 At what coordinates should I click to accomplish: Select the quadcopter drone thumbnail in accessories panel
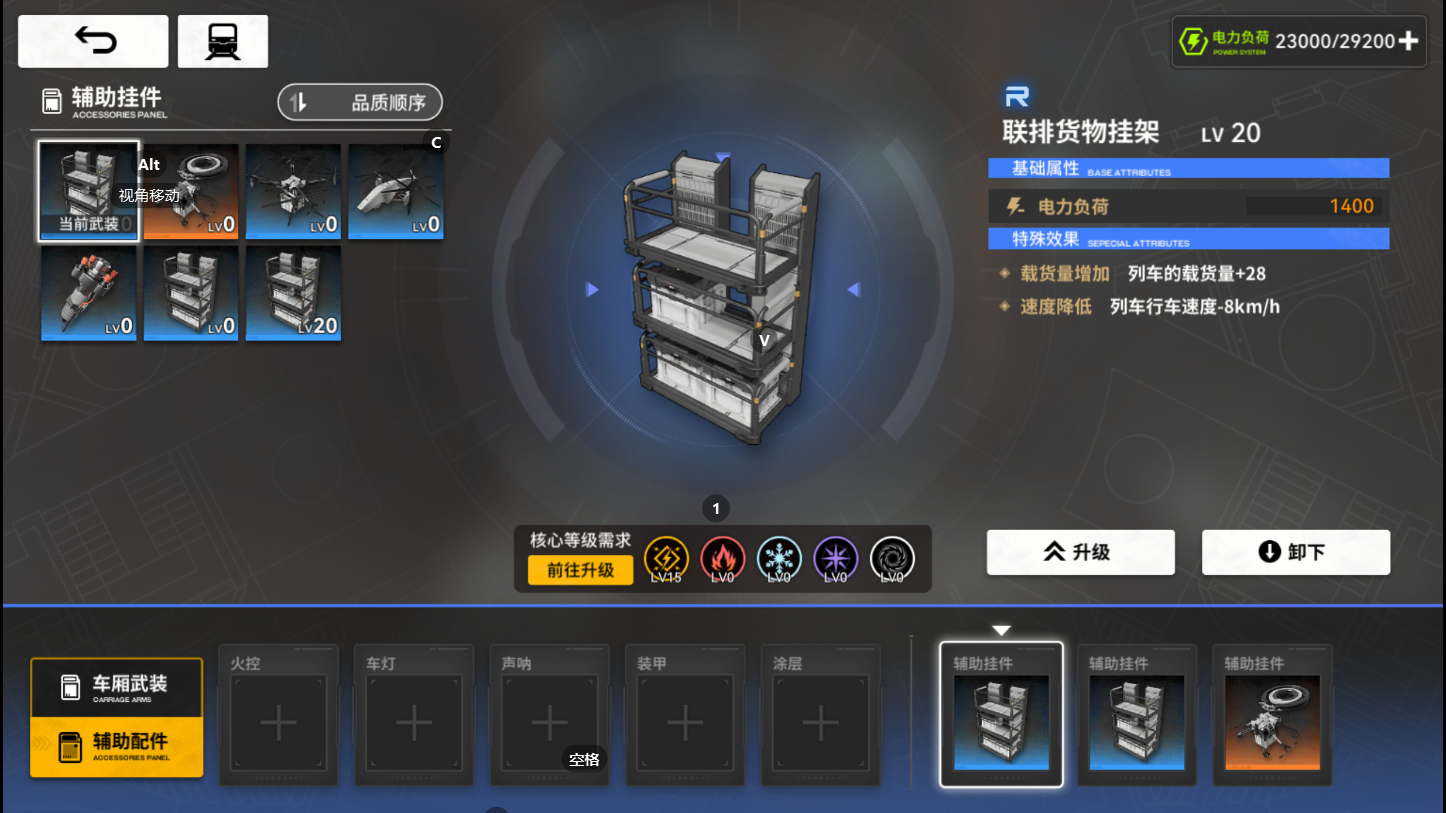[293, 190]
